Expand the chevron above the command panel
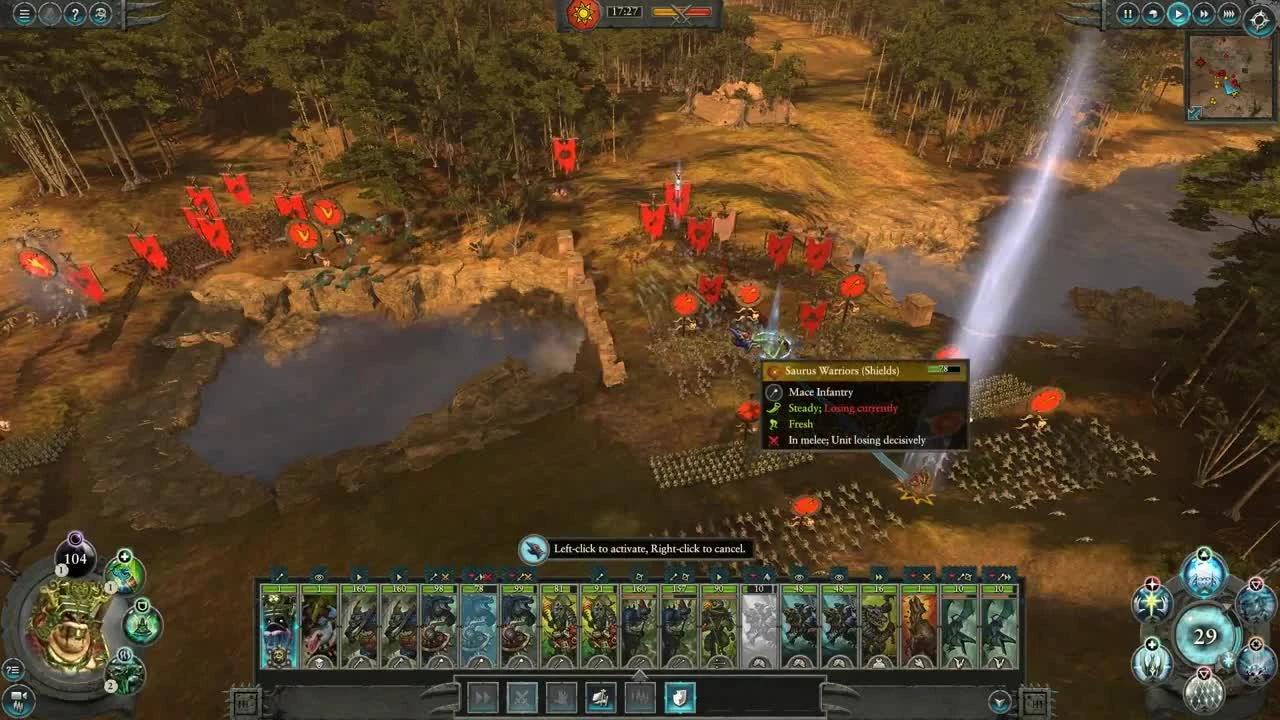 639,674
